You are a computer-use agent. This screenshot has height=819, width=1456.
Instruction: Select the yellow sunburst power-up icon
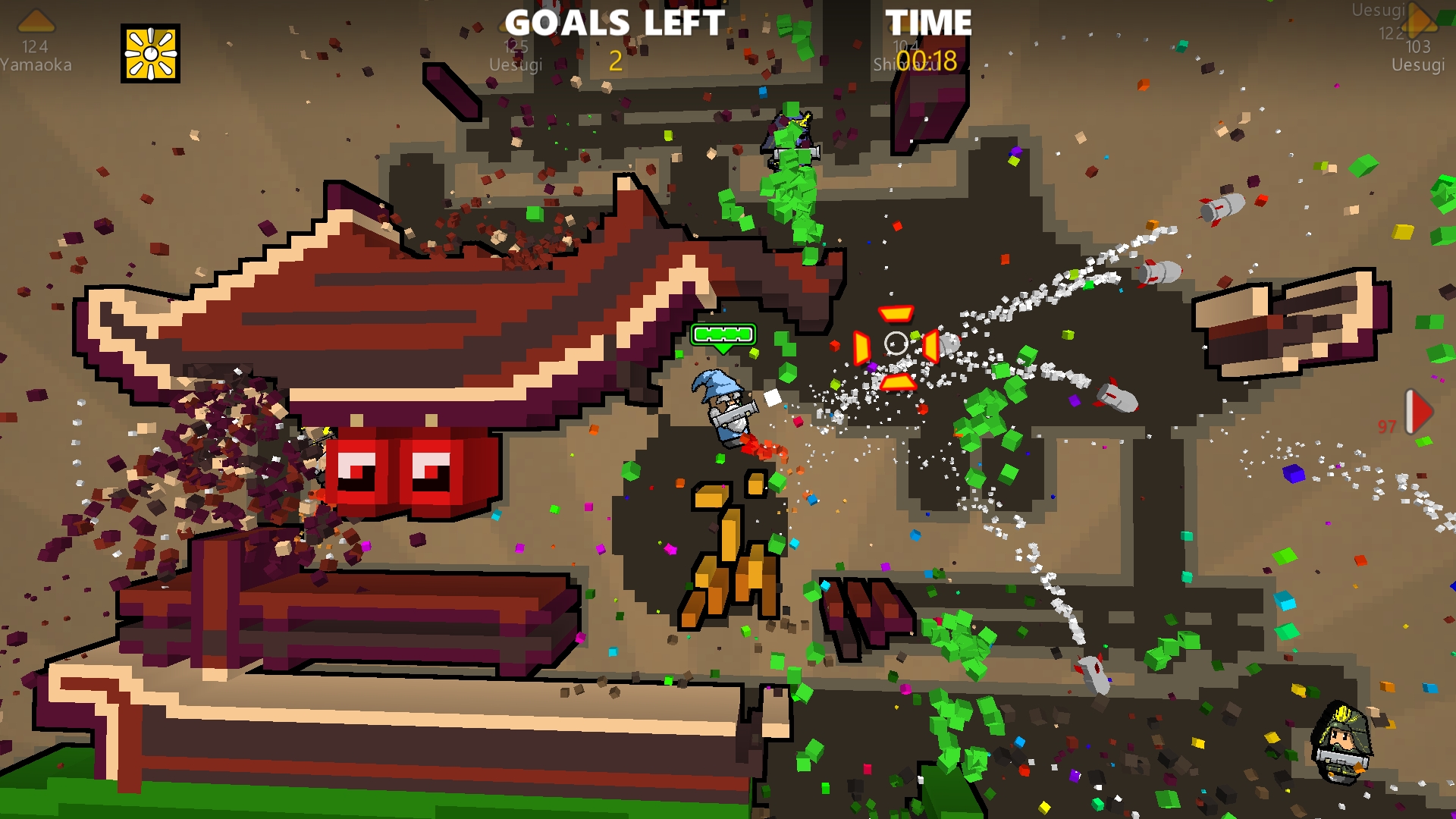tap(151, 54)
